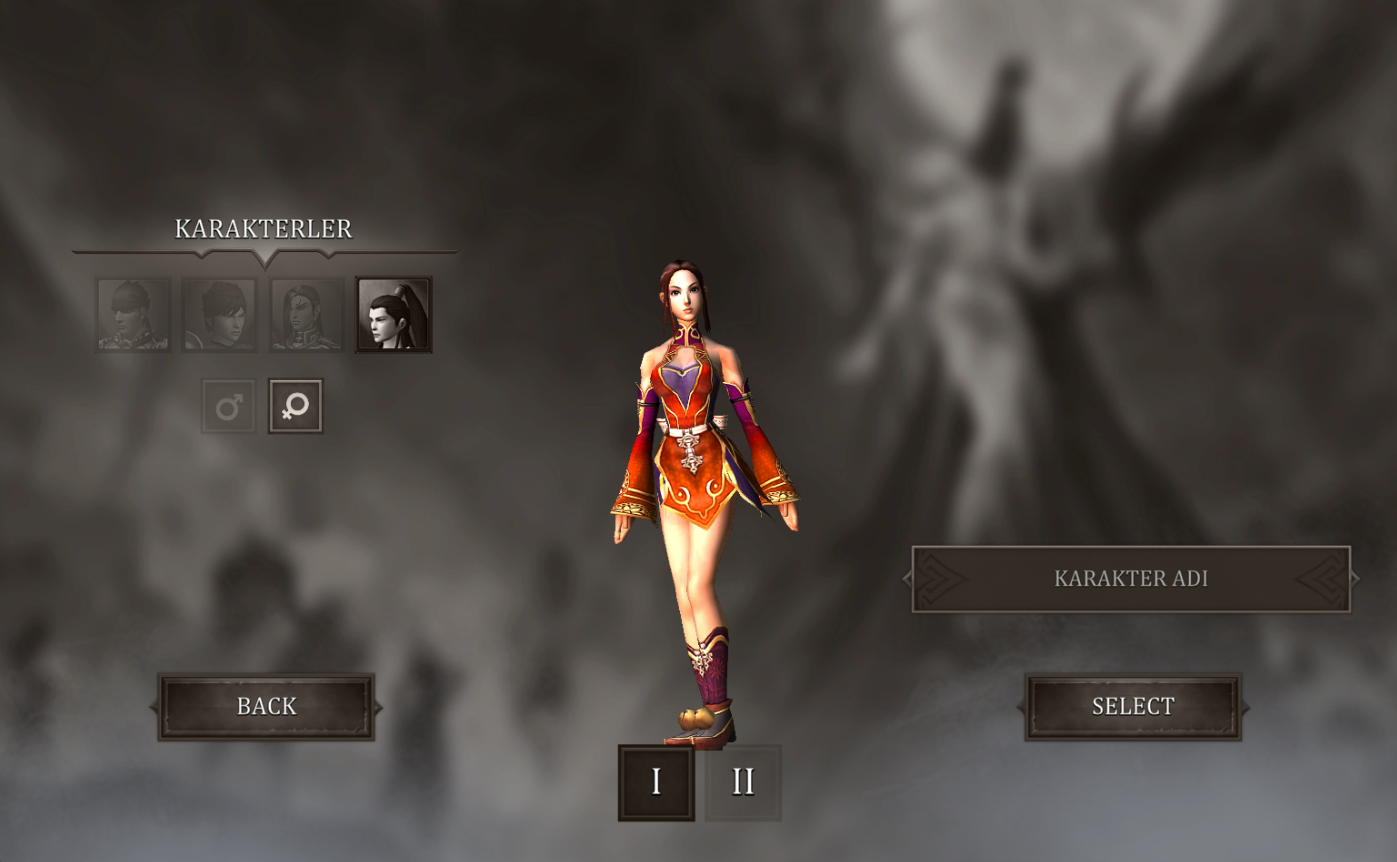
Task: Choose the female gender symbol
Action: tap(296, 406)
